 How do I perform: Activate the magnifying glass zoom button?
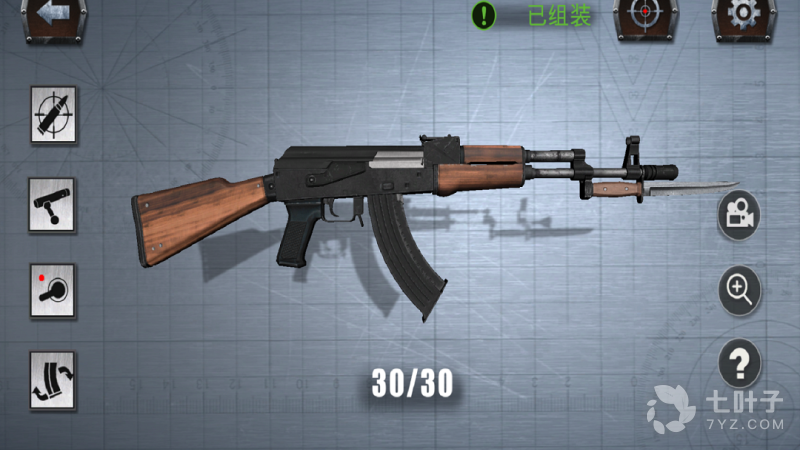[x=740, y=290]
